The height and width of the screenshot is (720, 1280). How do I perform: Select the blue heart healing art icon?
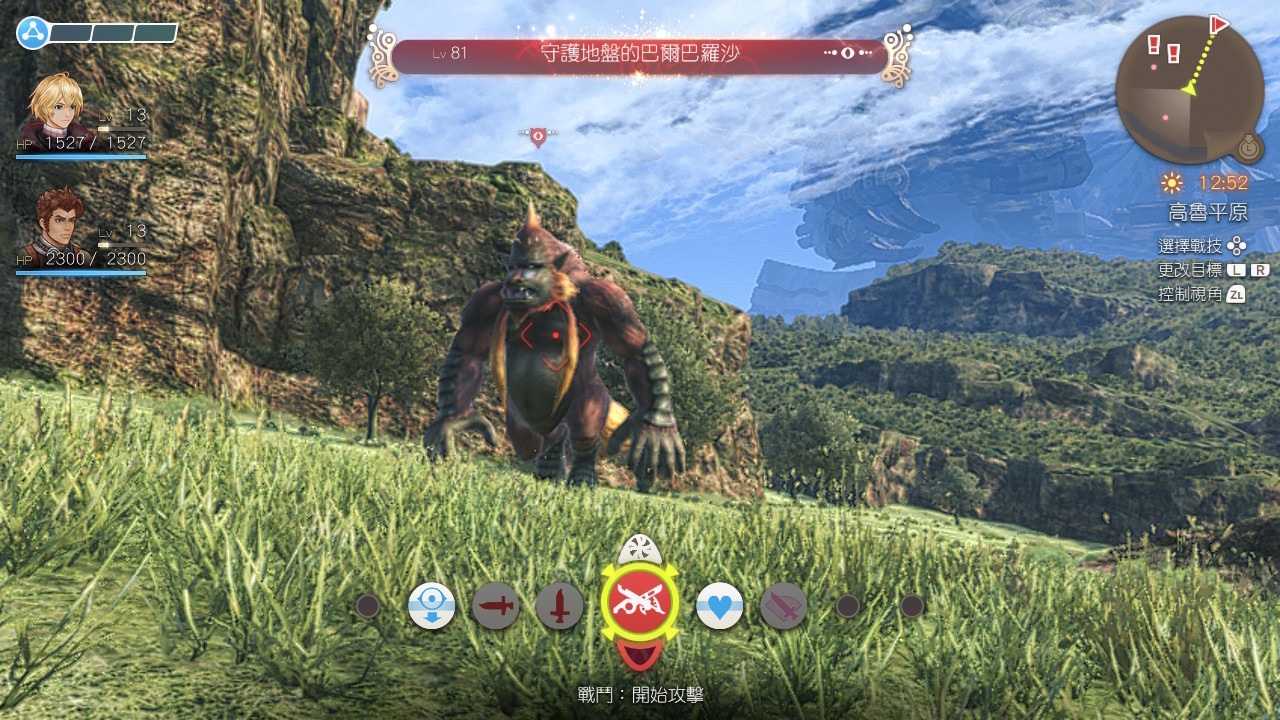point(718,604)
